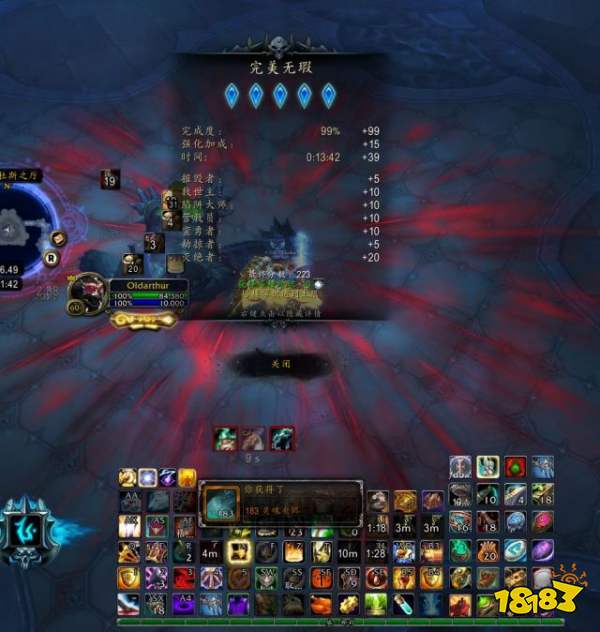Click the loot toast showing item 183
Image resolution: width=600 pixels, height=632 pixels.
coord(280,502)
